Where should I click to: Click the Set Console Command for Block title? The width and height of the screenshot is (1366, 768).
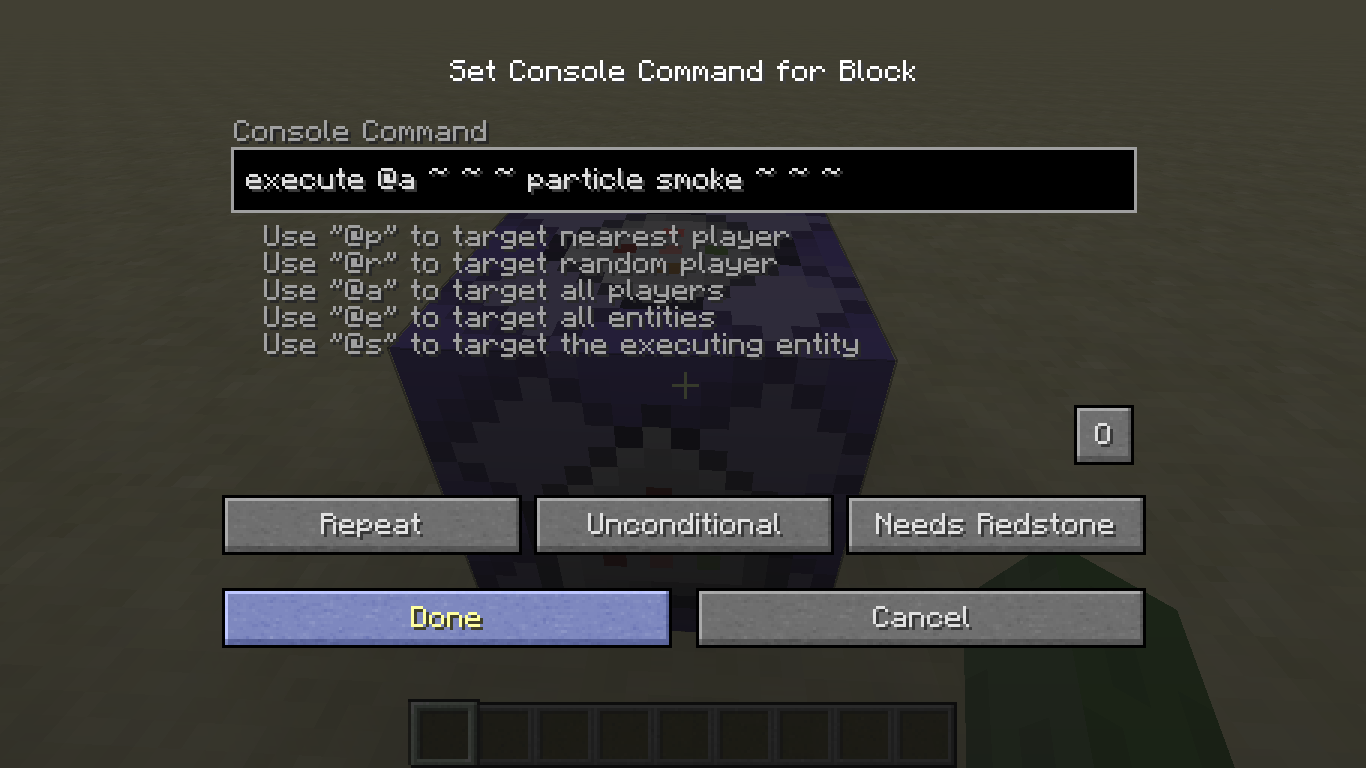(683, 71)
